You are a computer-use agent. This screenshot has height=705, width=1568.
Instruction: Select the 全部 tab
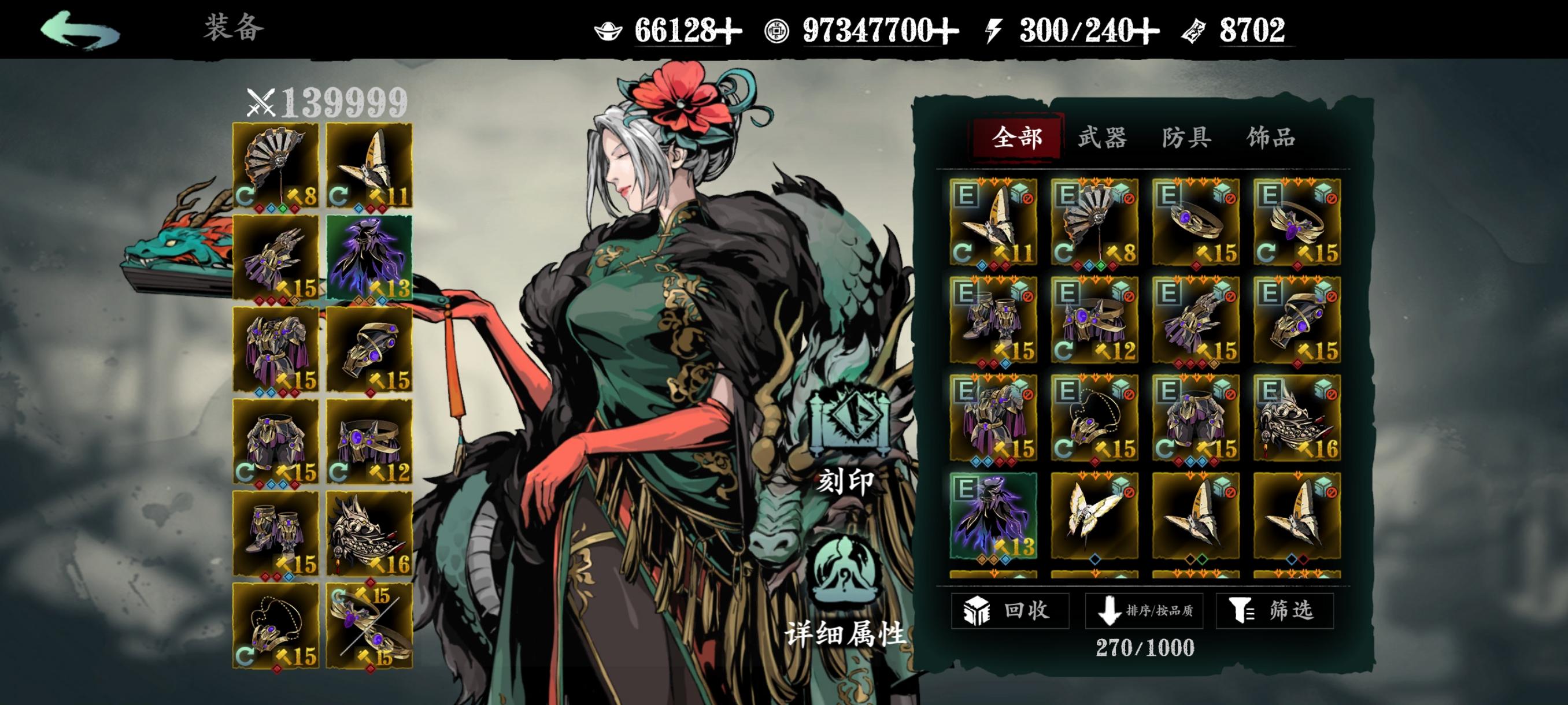(1017, 138)
